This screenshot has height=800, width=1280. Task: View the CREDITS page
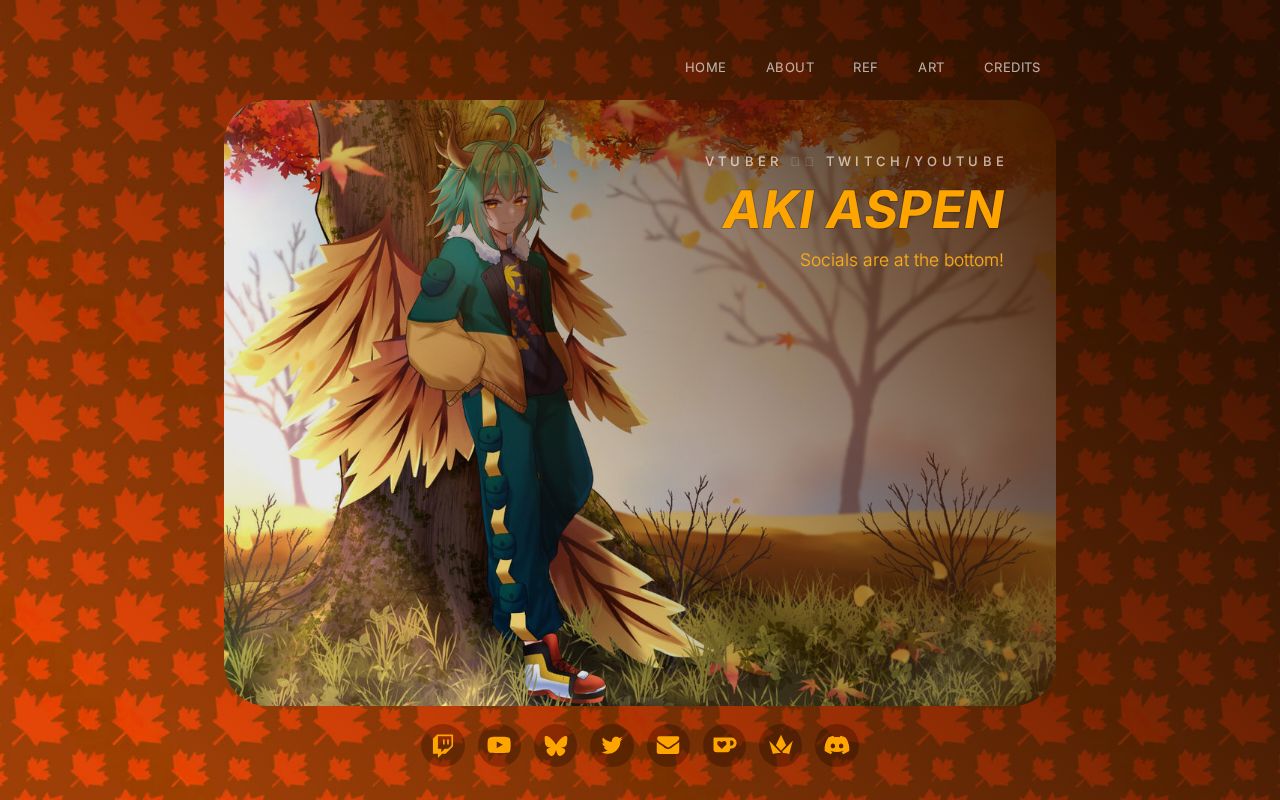[x=1012, y=67]
